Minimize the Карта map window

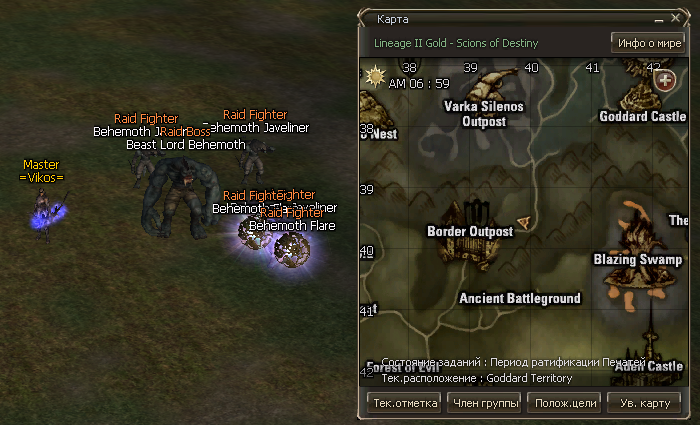[x=660, y=19]
